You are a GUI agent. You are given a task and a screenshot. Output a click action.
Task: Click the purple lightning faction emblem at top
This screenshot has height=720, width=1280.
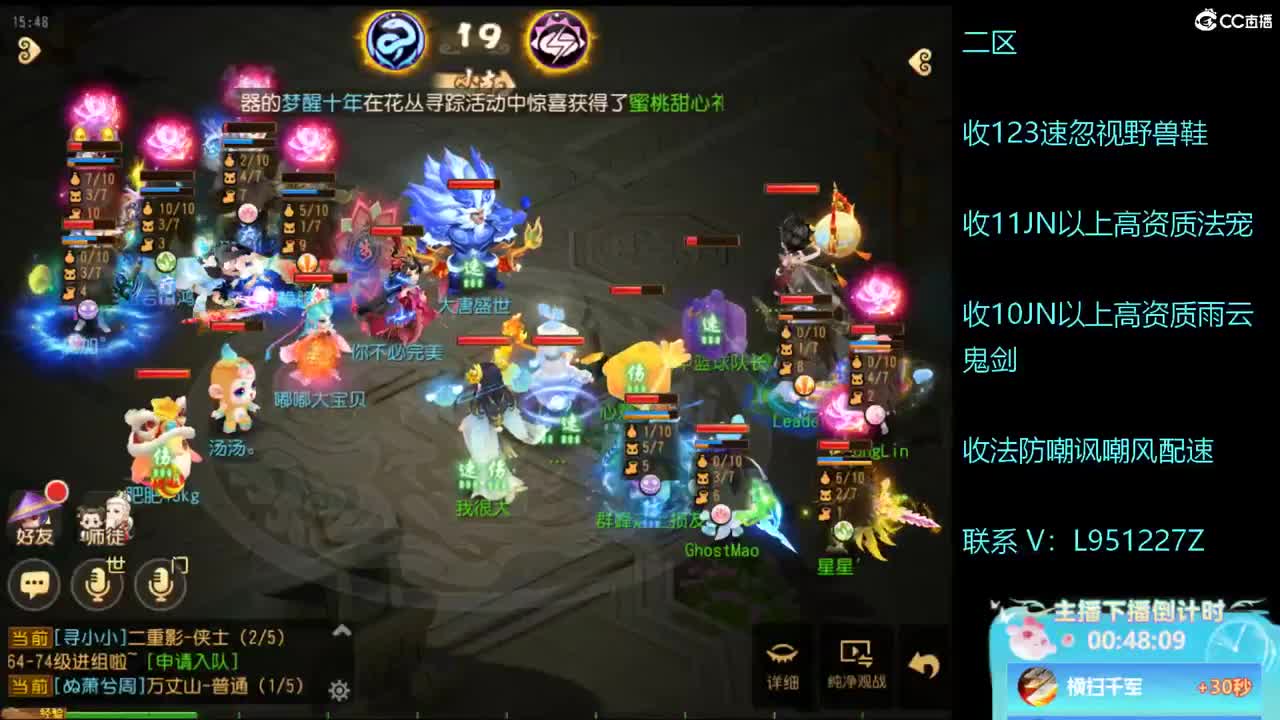(557, 40)
